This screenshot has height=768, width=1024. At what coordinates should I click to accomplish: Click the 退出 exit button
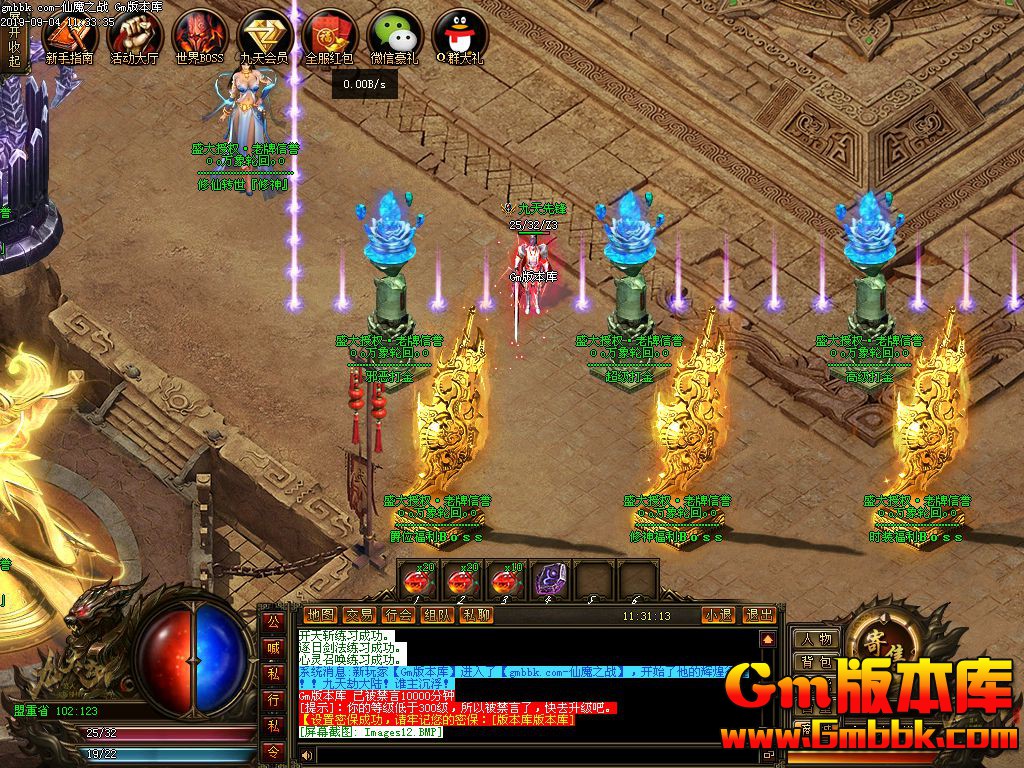coord(759,615)
